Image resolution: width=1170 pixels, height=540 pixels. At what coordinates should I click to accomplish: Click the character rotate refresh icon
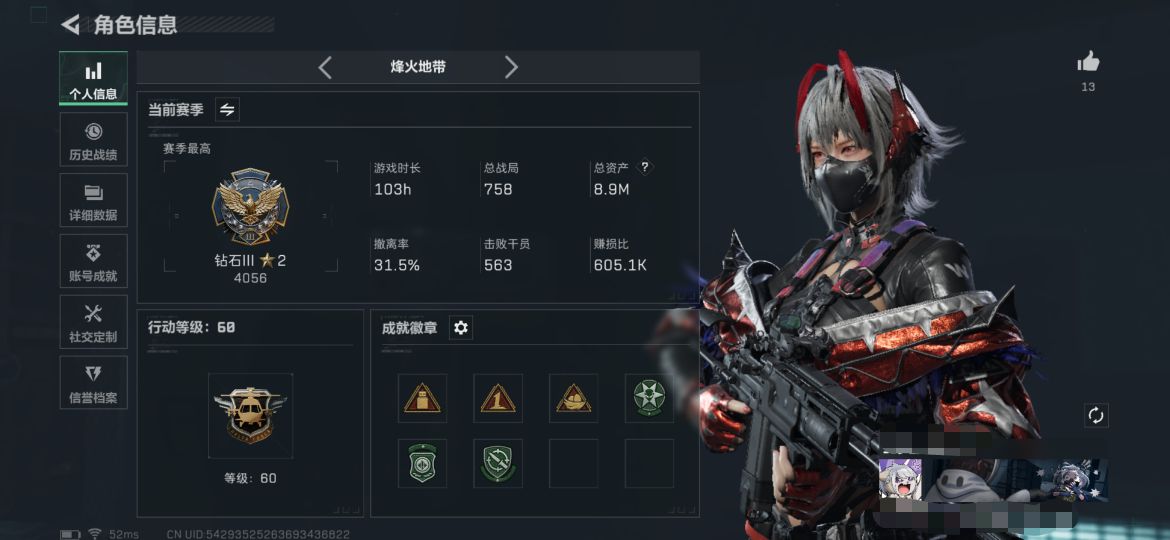point(1096,415)
